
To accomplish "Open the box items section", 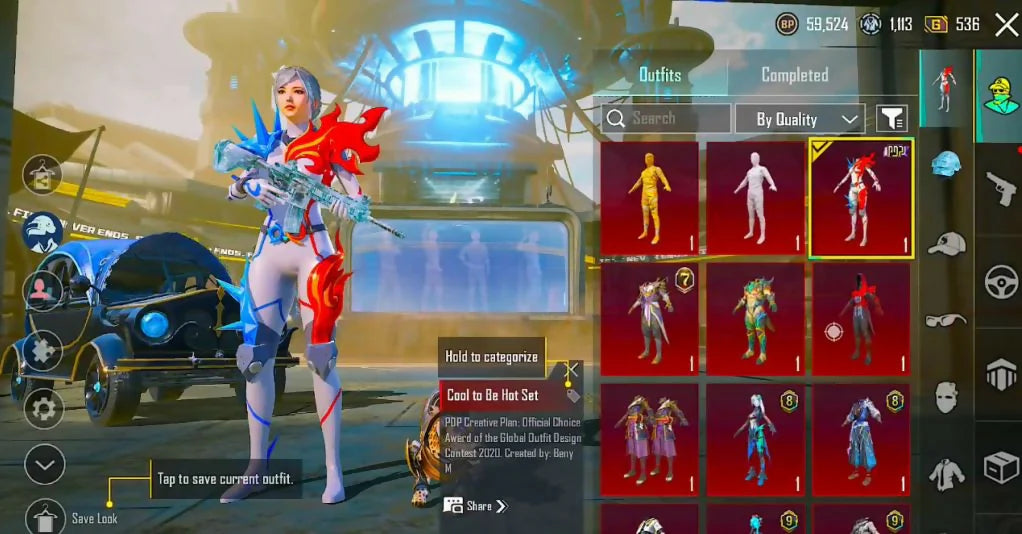I will pyautogui.click(x=999, y=466).
